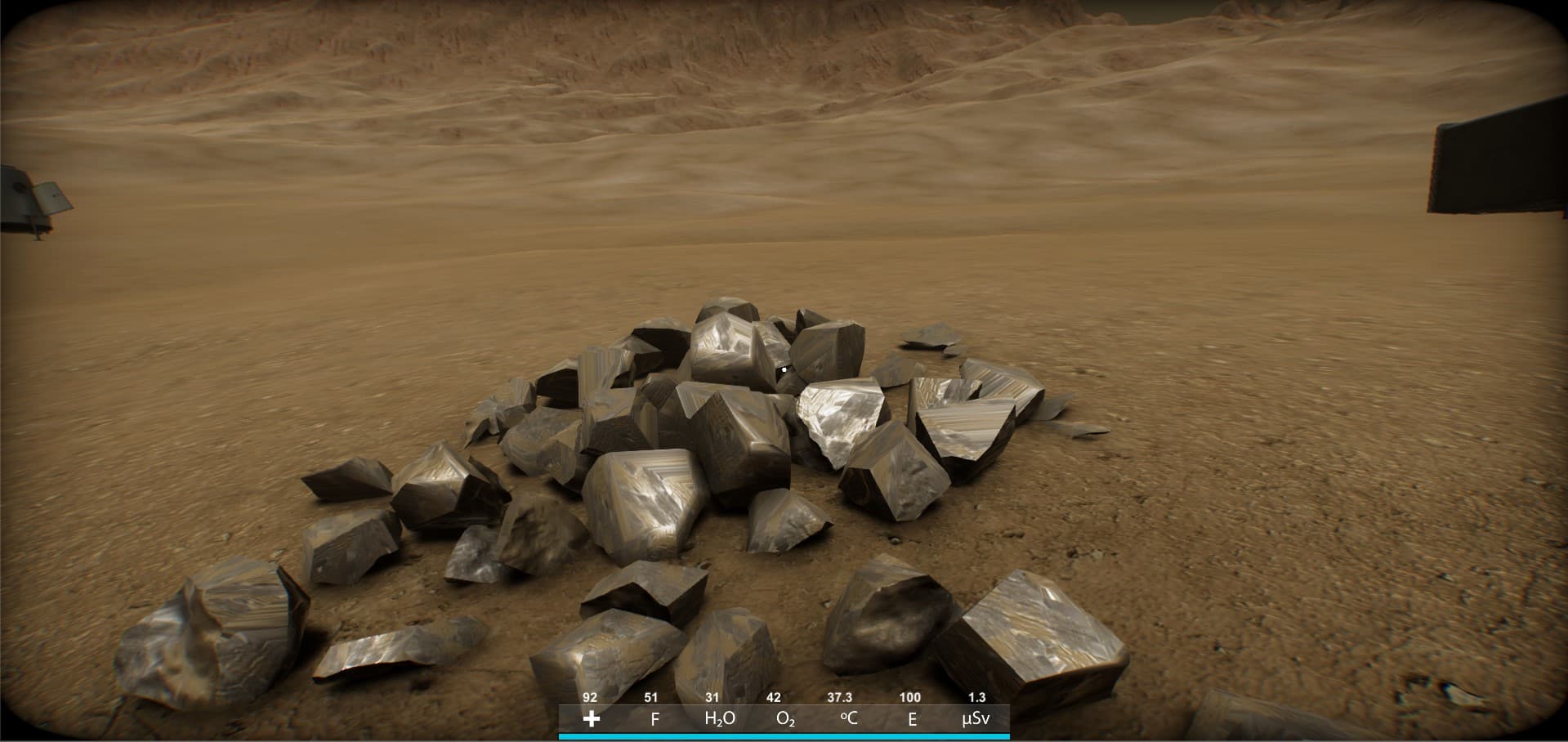Screen dimensions: 1568x742
Task: Expand the food stat showing 51
Action: point(650,698)
